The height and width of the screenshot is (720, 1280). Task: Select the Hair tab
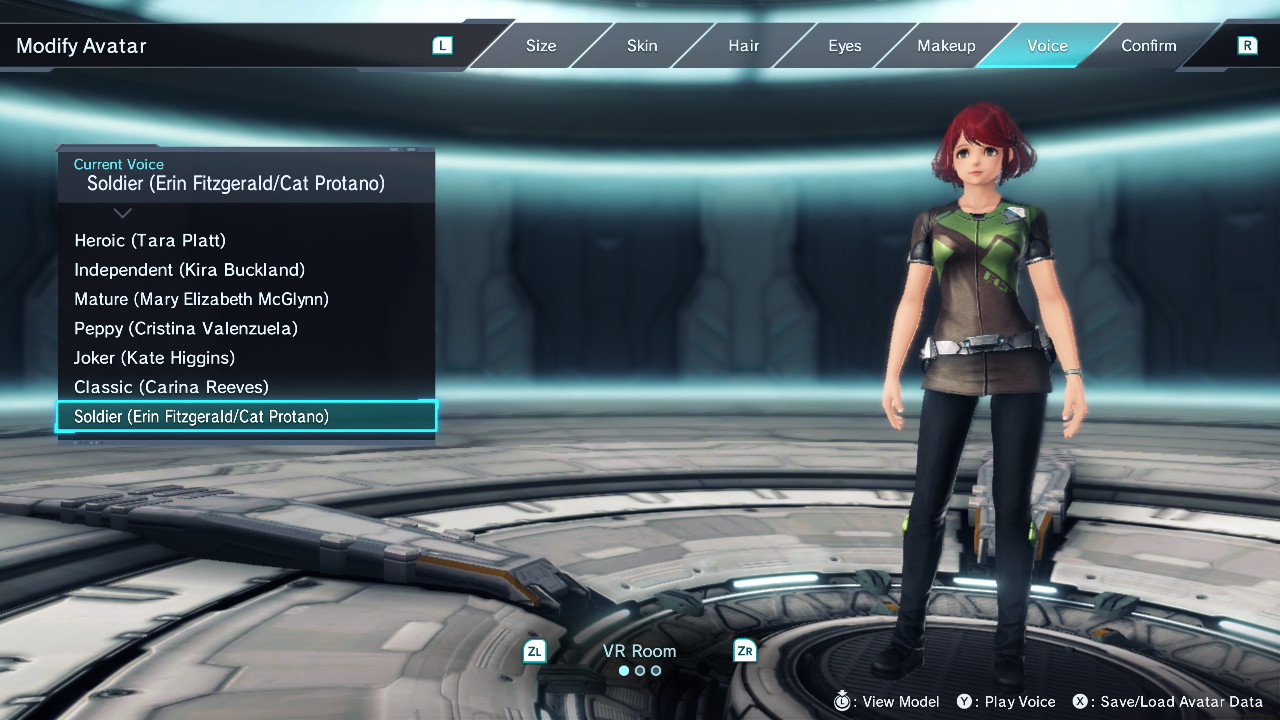[x=743, y=46]
